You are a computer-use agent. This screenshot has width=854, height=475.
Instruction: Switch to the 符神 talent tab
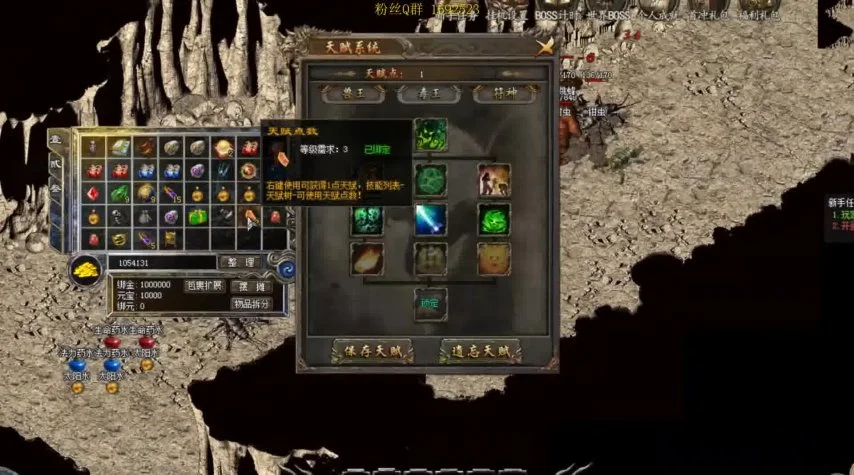pyautogui.click(x=508, y=93)
